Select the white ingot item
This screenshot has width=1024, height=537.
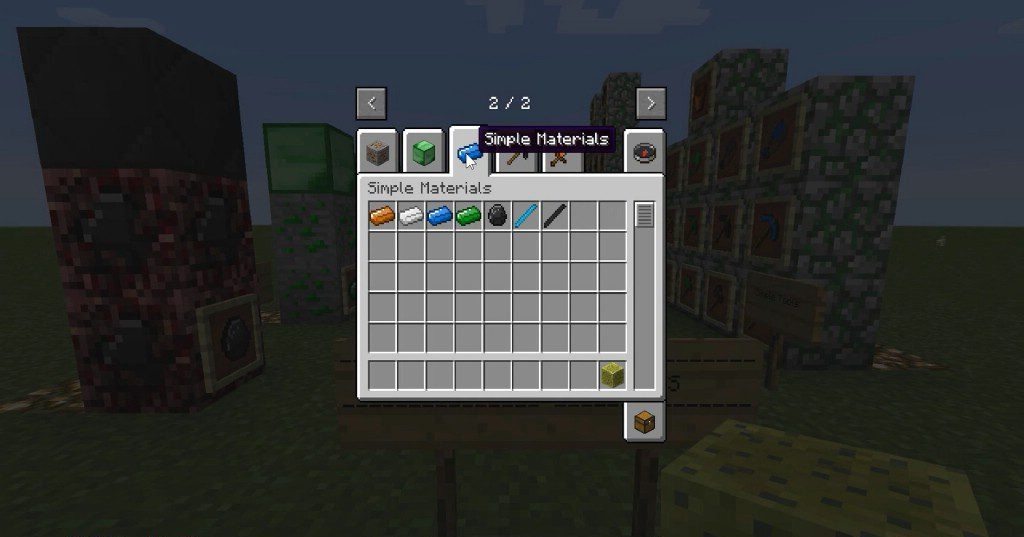(x=411, y=215)
